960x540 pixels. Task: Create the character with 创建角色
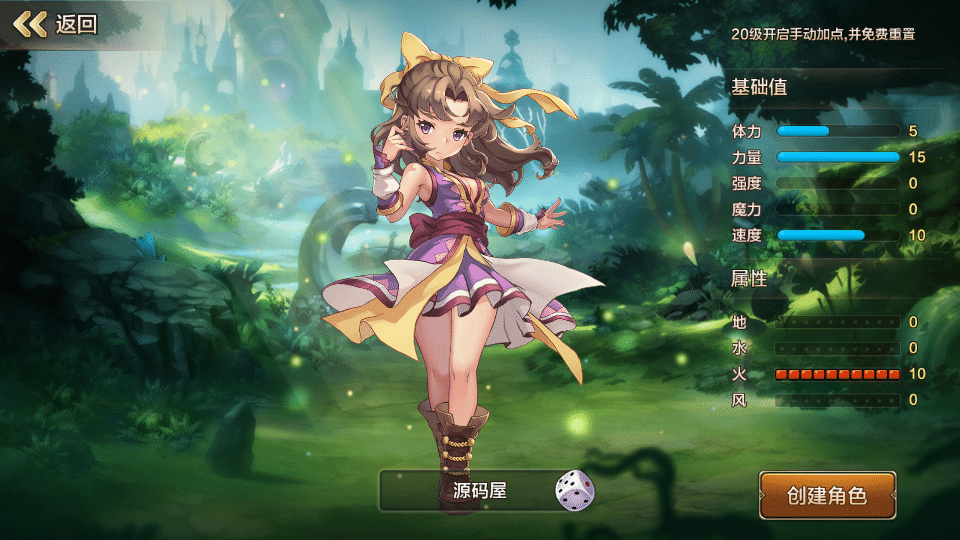827,495
